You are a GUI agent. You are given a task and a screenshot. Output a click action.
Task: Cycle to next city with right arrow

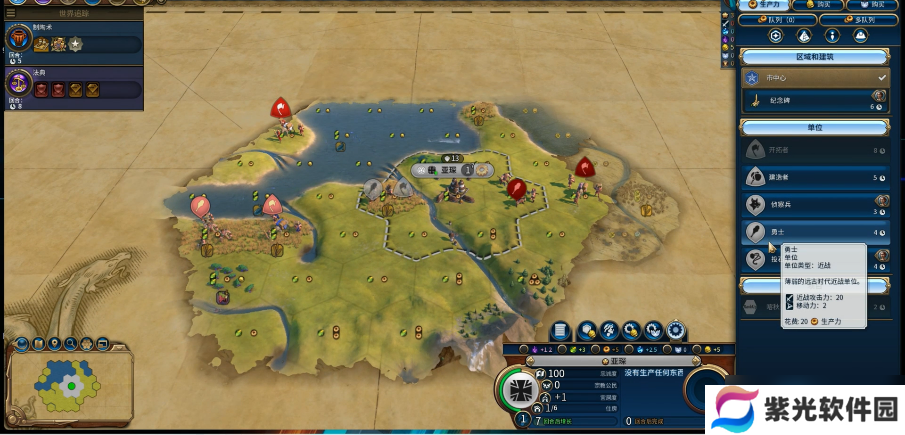click(x=698, y=360)
